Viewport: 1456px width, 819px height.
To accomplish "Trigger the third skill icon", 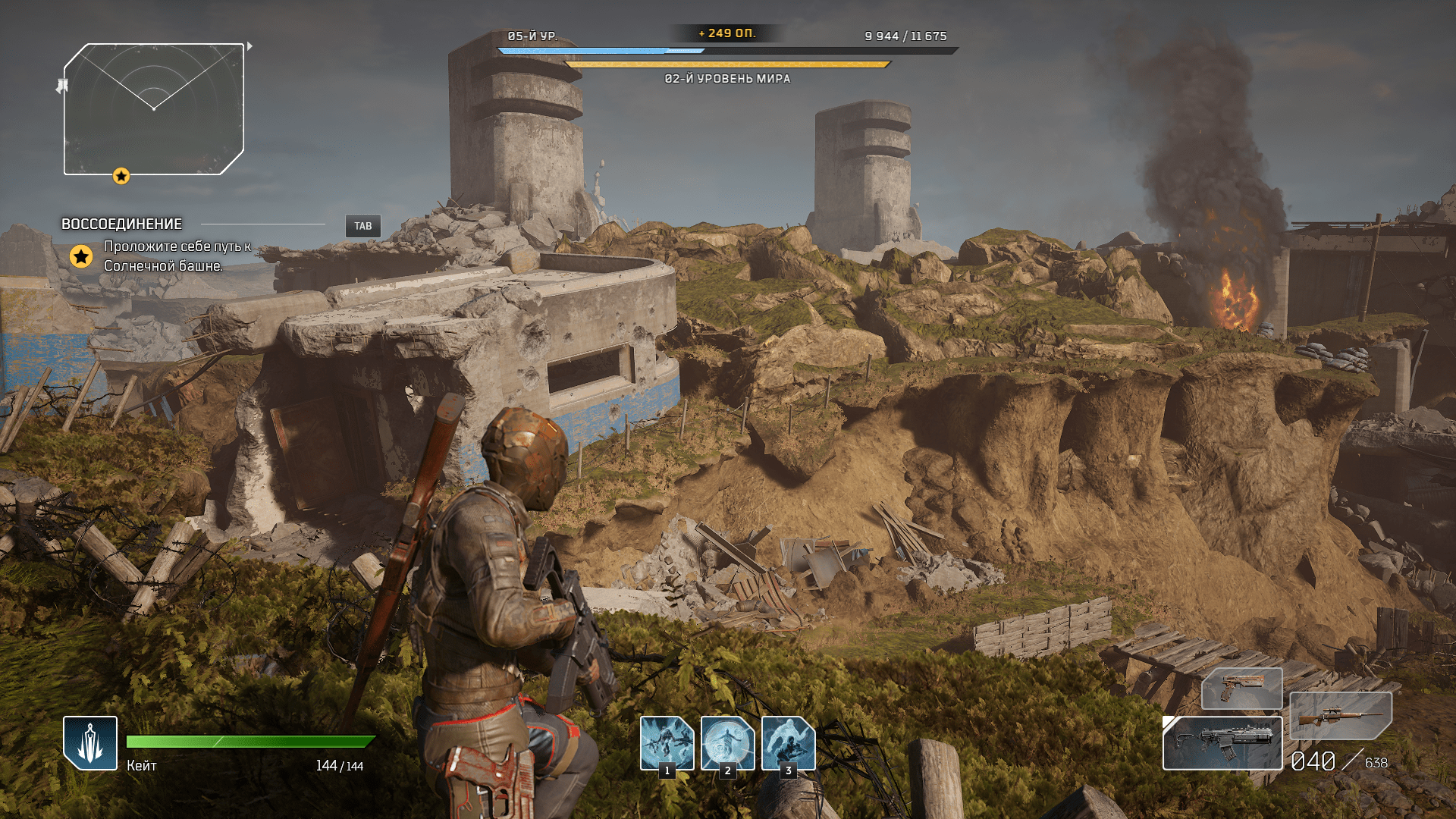I will (788, 743).
